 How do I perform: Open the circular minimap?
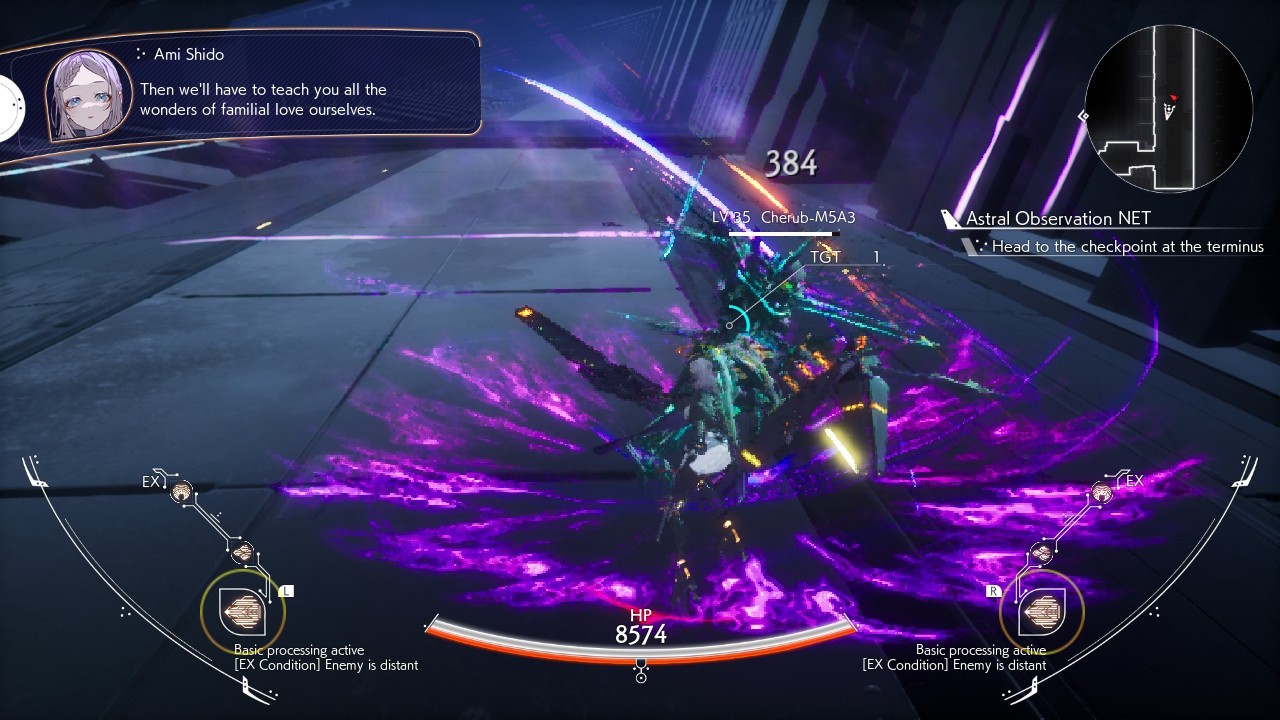(x=1168, y=109)
